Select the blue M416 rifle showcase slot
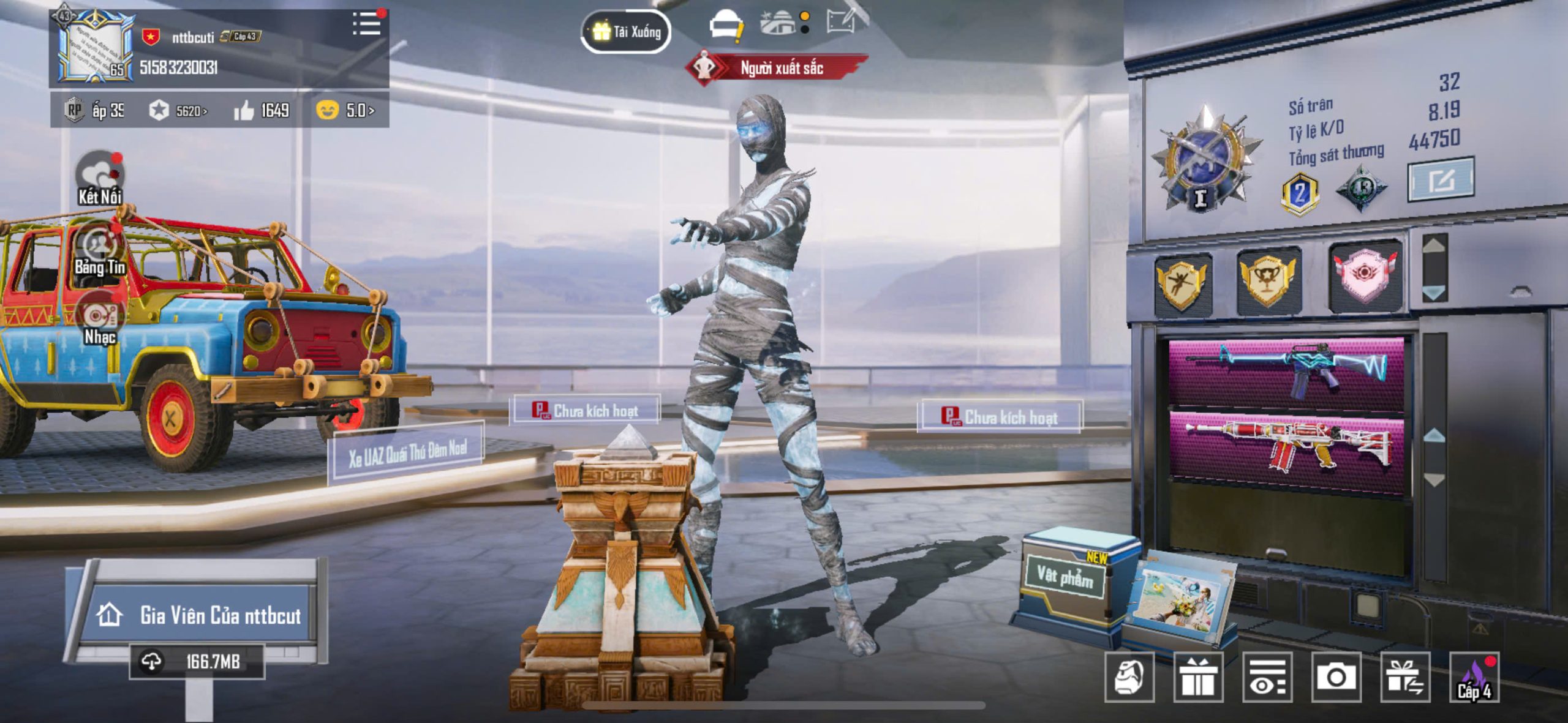The width and height of the screenshot is (1568, 723). click(x=1286, y=371)
